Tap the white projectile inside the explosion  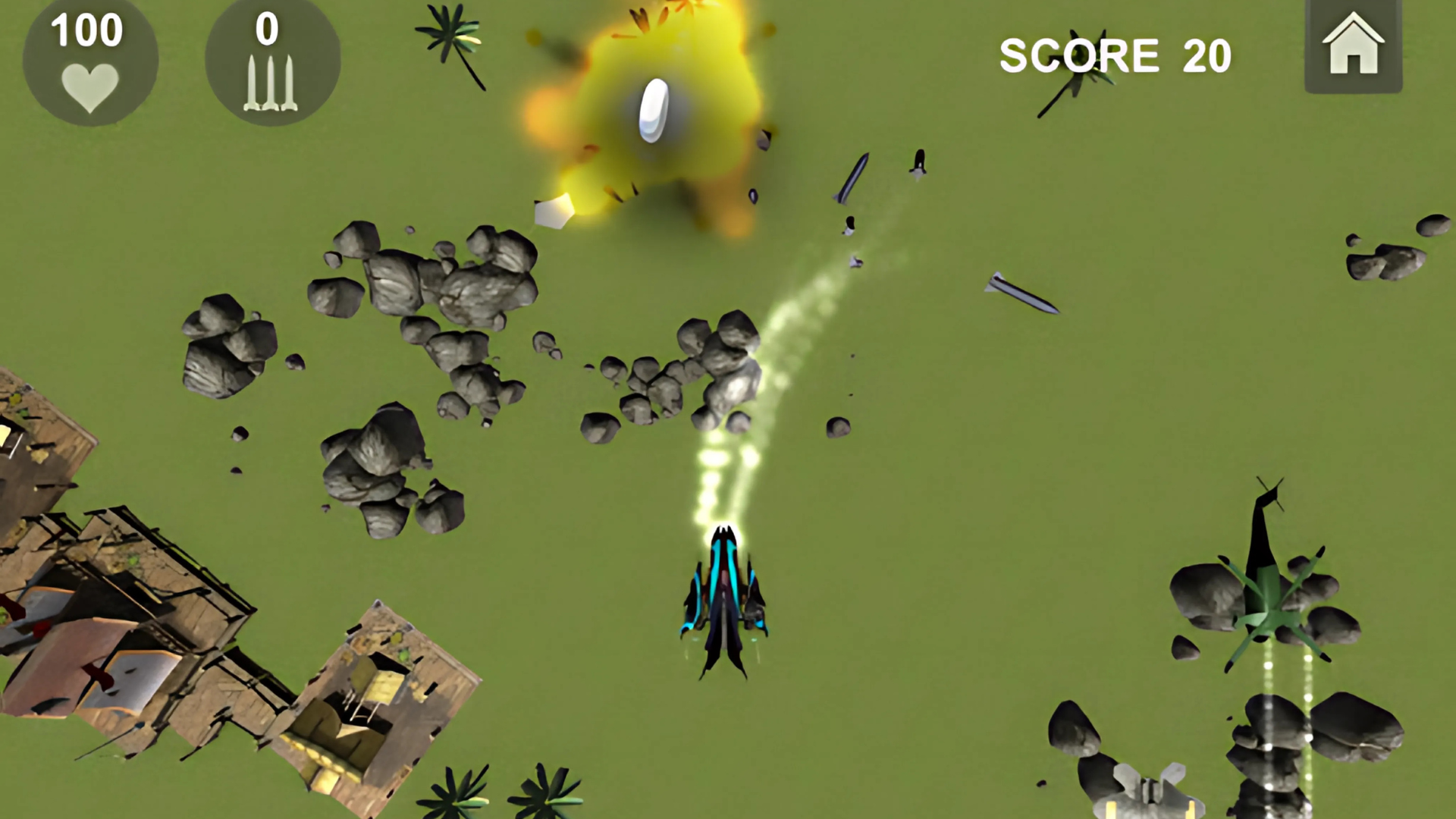point(654,108)
